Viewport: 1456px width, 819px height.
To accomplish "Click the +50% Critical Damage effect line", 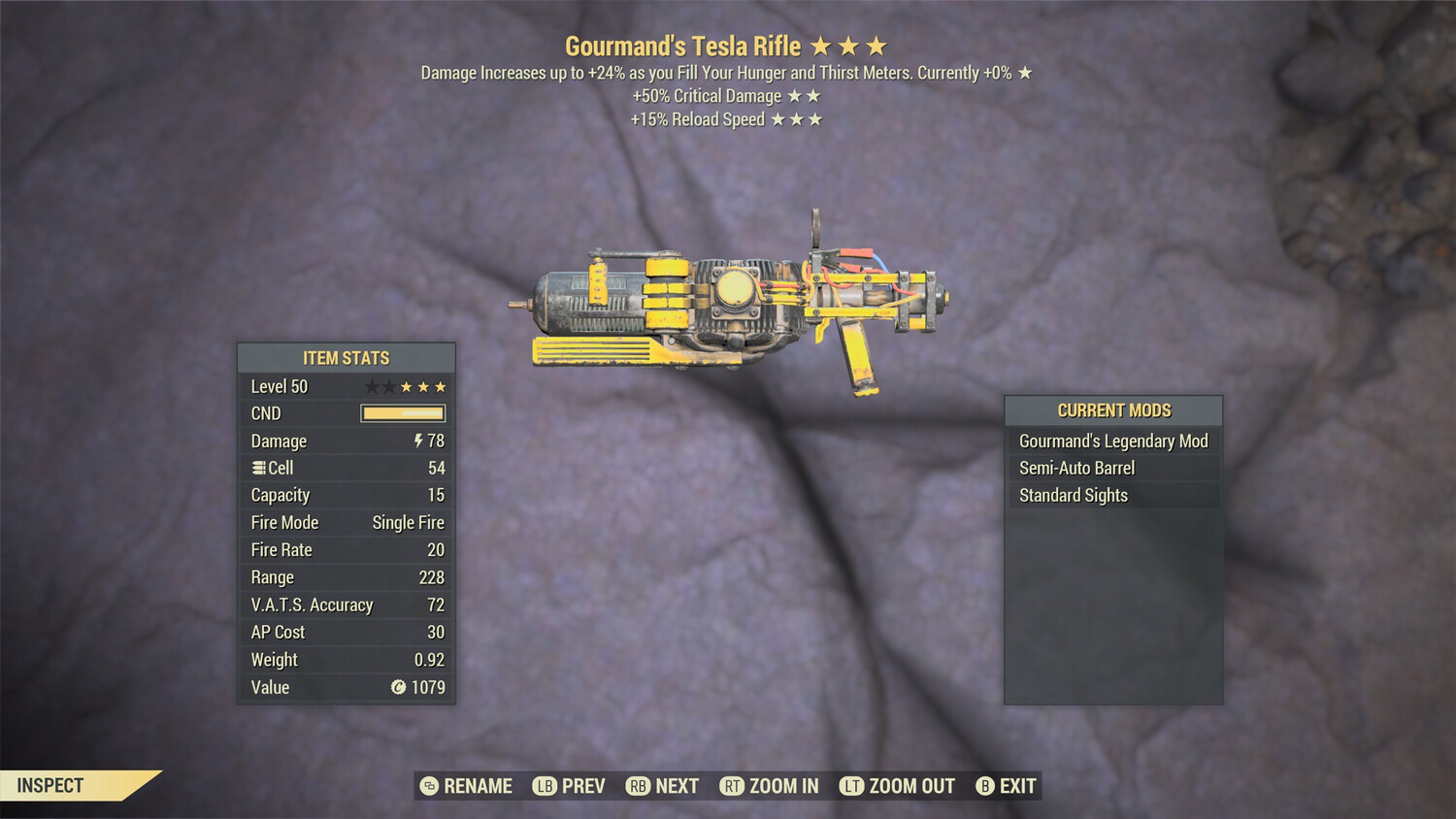I will (x=726, y=95).
